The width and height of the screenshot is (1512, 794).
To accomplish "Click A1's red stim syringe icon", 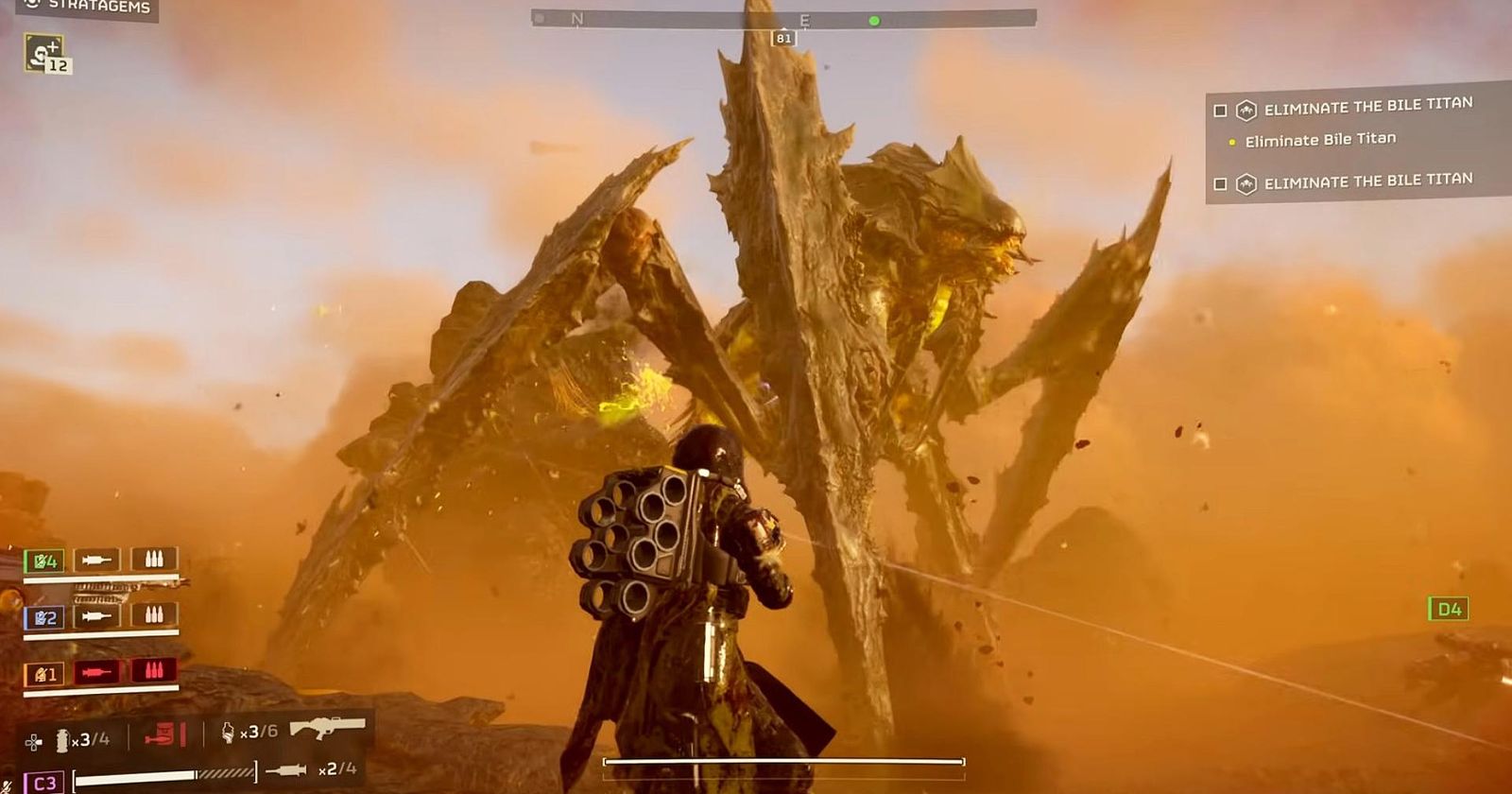I will (x=96, y=672).
